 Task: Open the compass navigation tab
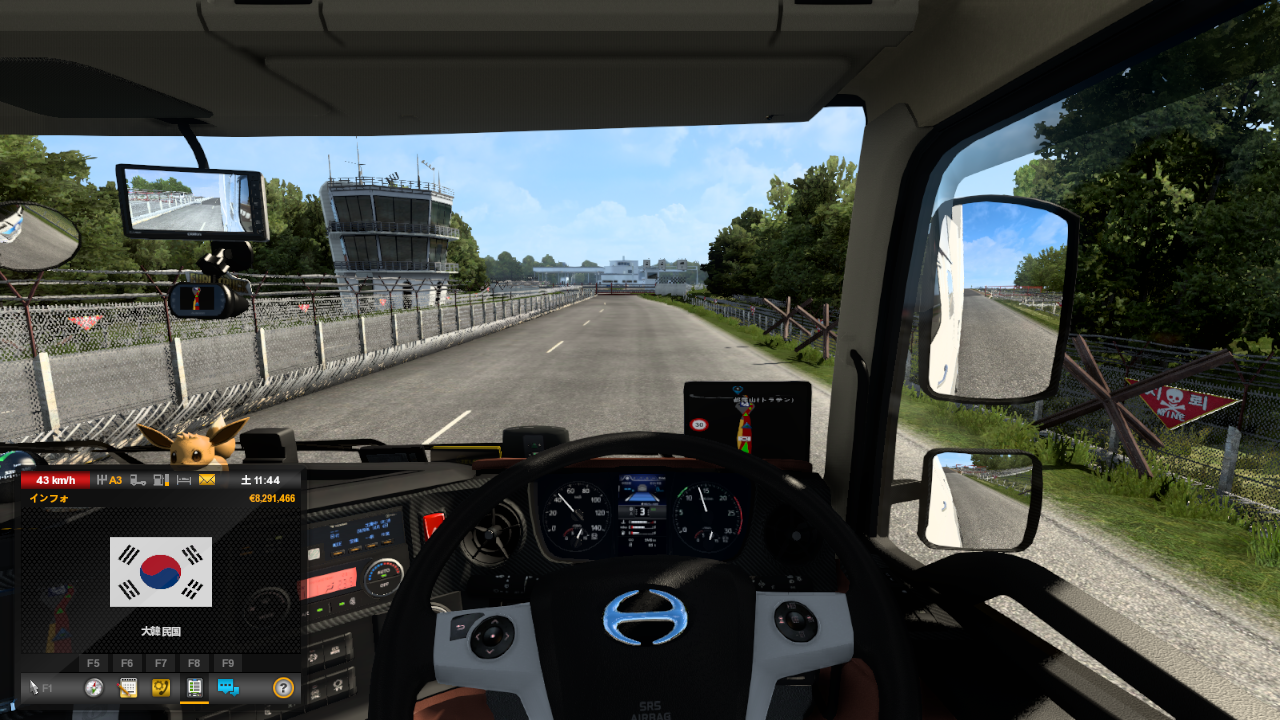(x=94, y=687)
